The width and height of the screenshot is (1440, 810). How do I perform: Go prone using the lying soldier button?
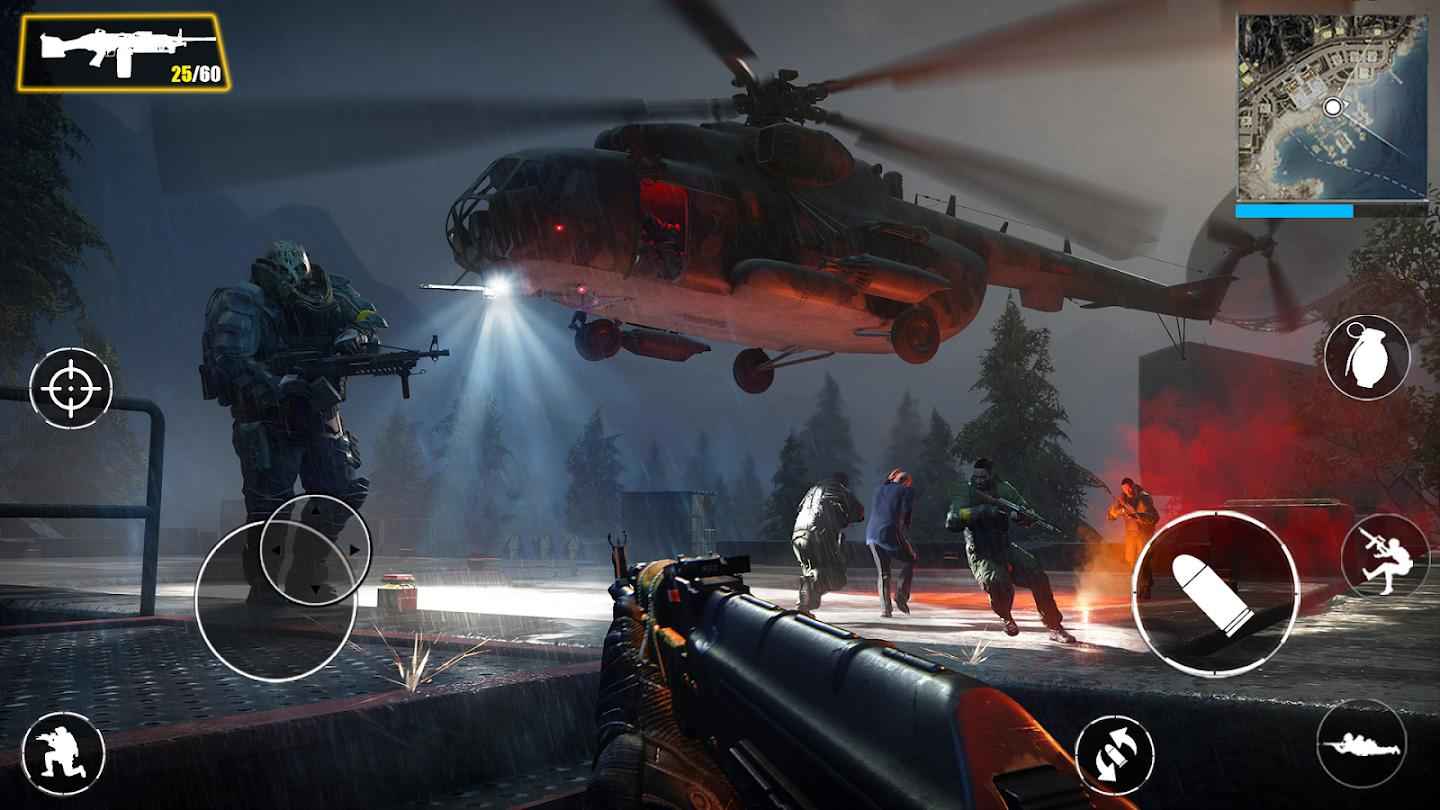1361,742
